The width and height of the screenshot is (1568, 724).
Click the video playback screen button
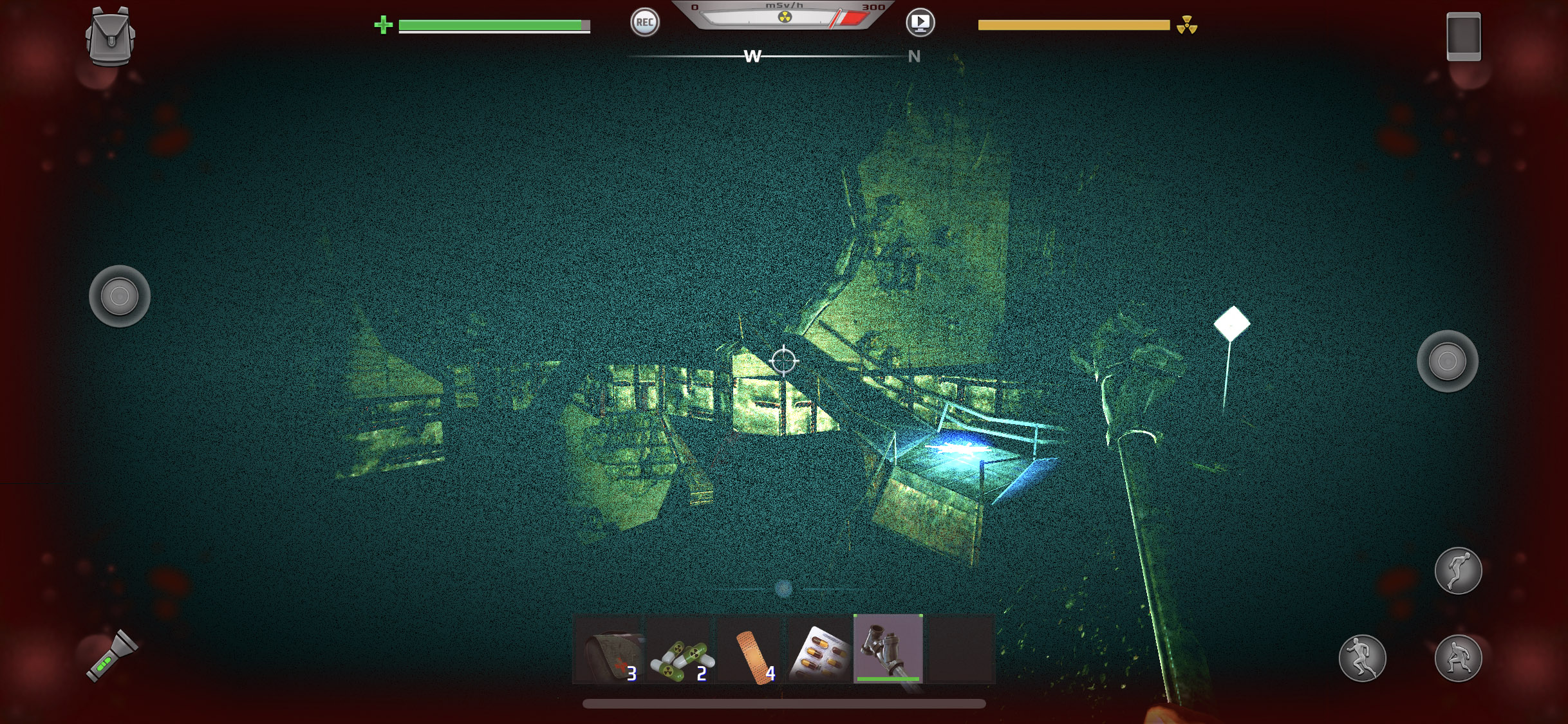(x=920, y=23)
